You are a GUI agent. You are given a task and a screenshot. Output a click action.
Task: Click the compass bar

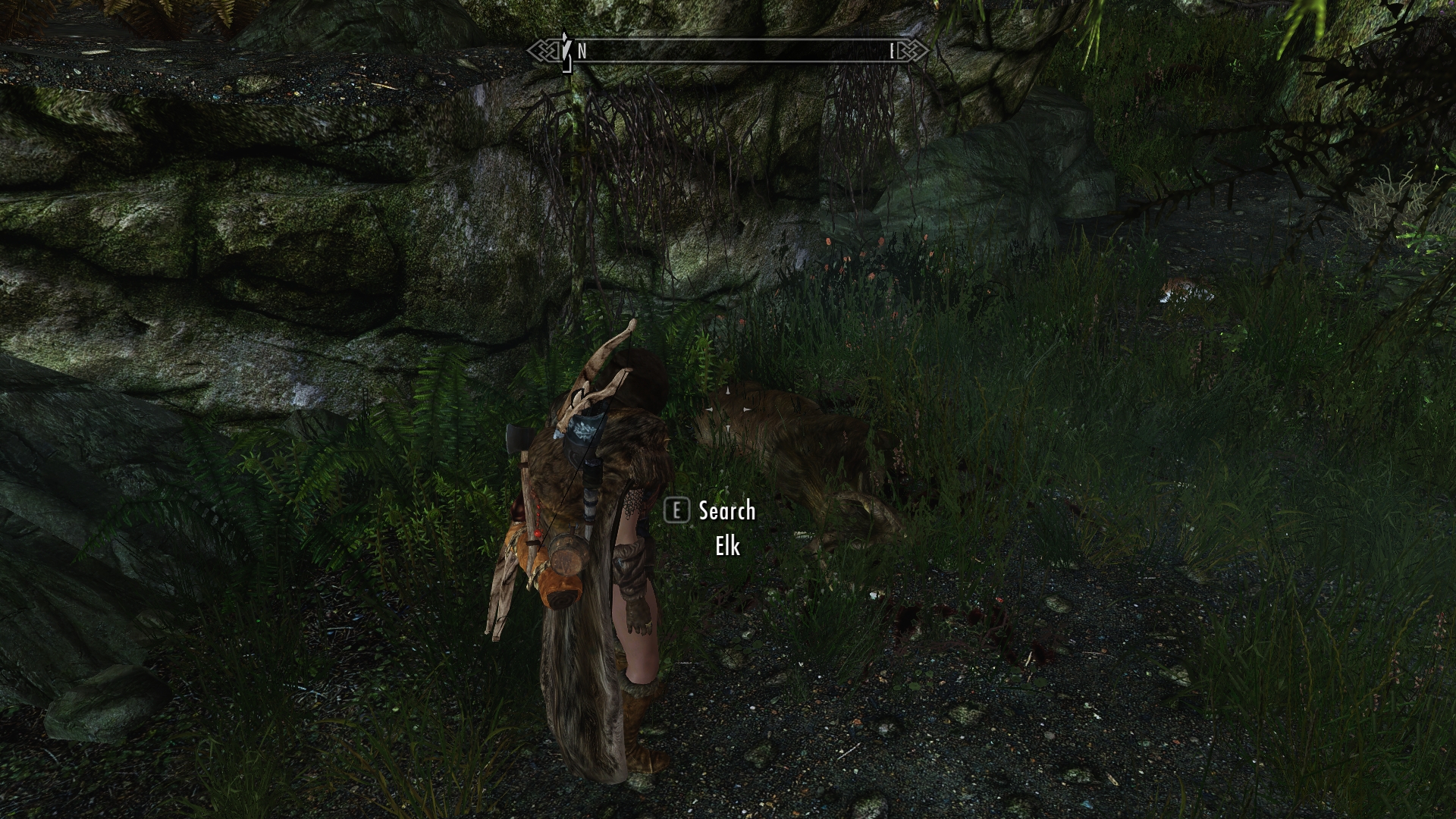coord(728,51)
